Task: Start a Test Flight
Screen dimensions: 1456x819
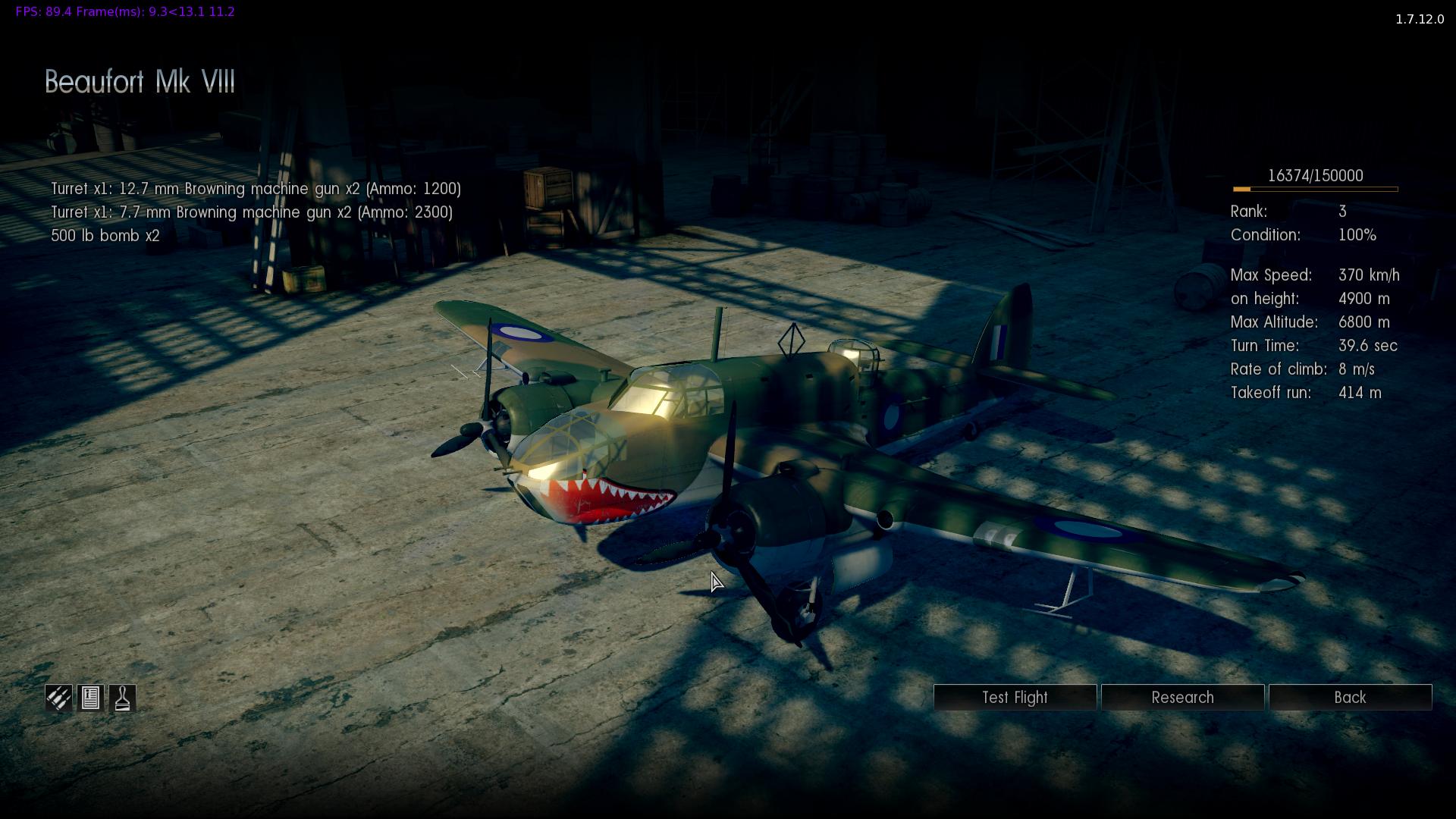Action: 1015,698
